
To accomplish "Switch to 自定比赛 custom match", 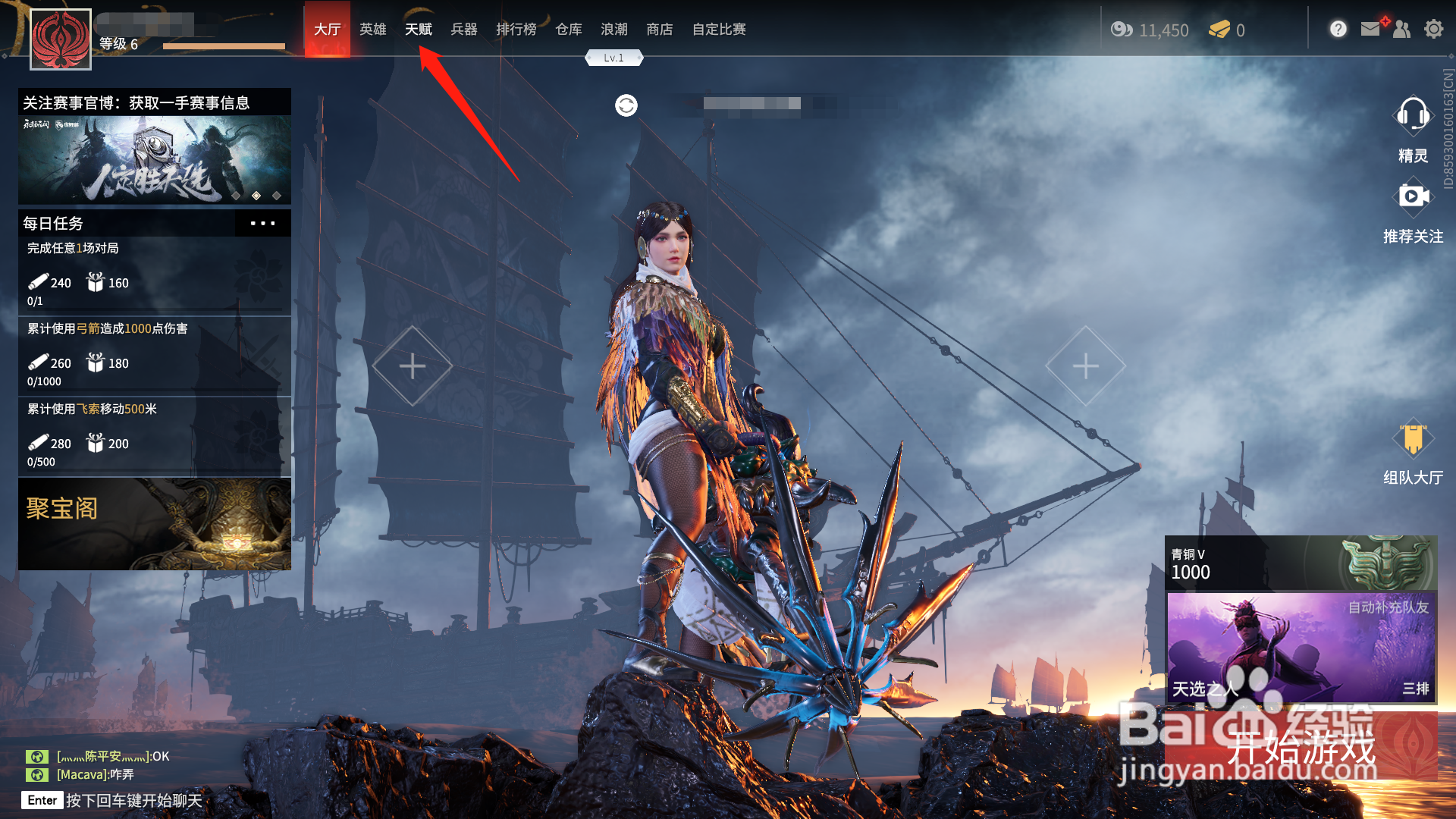I will (718, 30).
